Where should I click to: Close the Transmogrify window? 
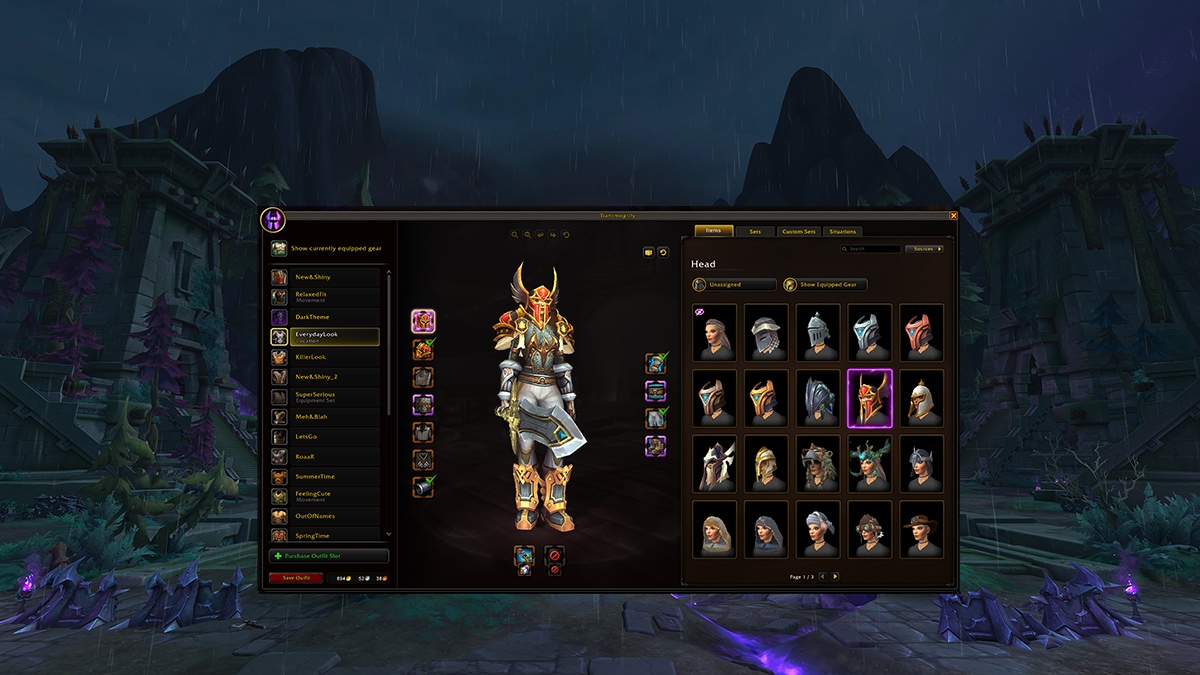pos(953,215)
